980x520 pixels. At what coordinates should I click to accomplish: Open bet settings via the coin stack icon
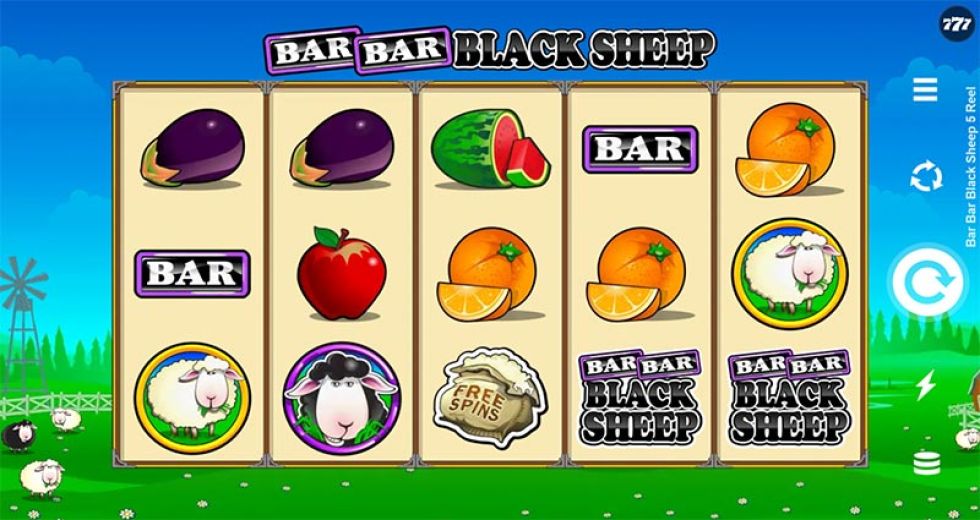(x=925, y=462)
